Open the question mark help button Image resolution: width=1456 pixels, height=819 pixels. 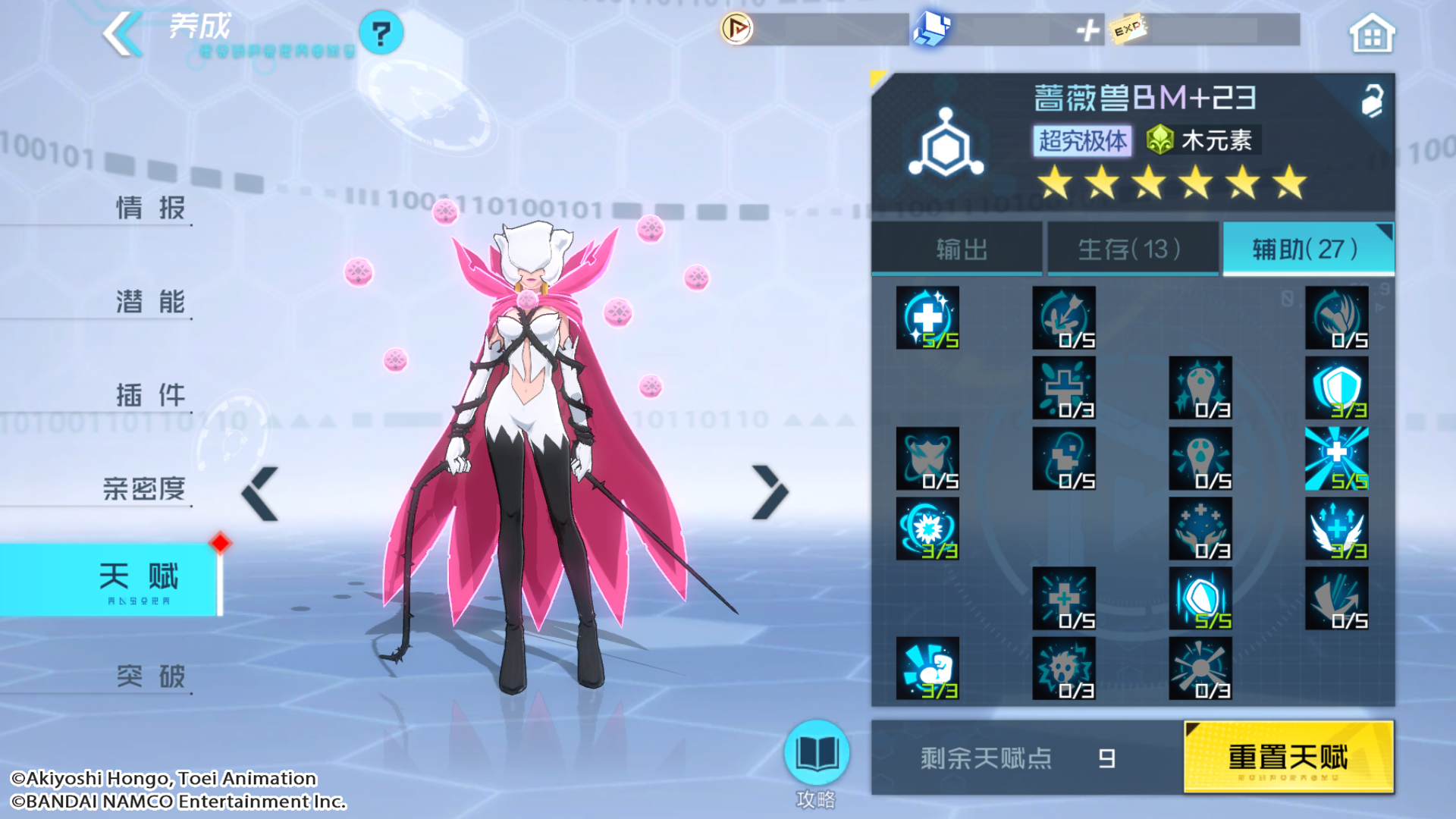click(x=381, y=33)
